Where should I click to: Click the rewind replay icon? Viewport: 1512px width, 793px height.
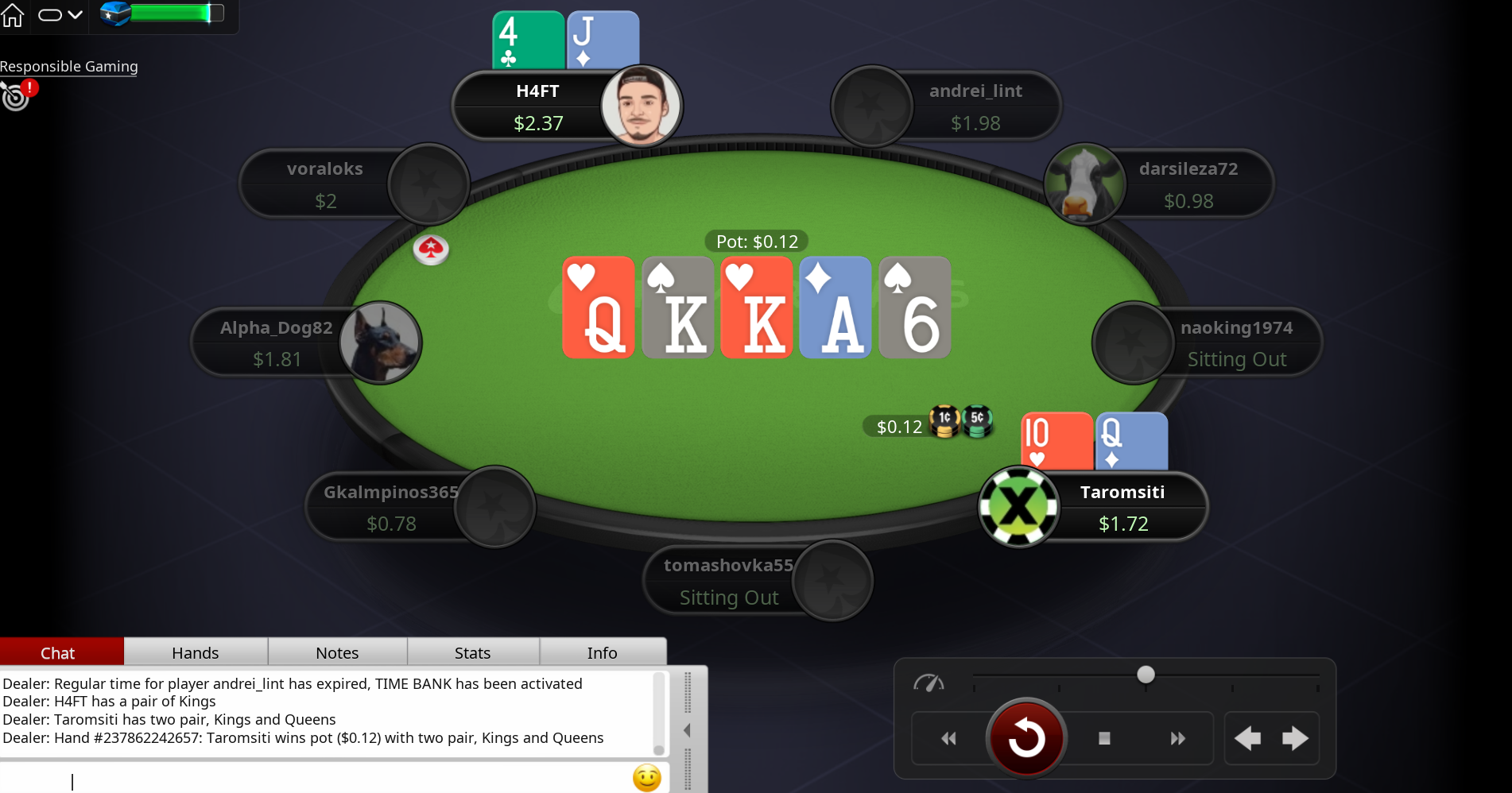pos(948,738)
